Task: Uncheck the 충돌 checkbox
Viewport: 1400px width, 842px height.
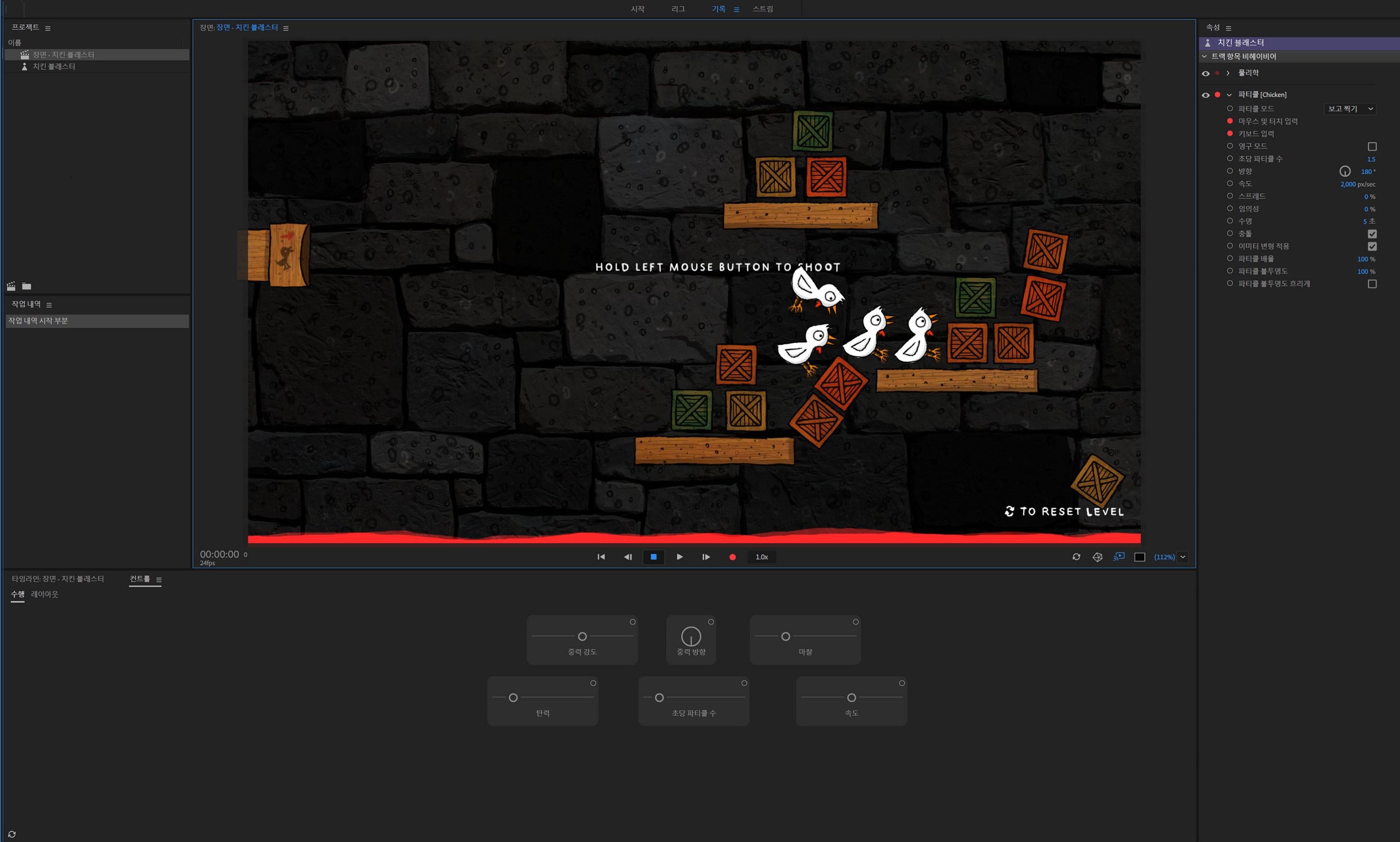Action: point(1372,234)
